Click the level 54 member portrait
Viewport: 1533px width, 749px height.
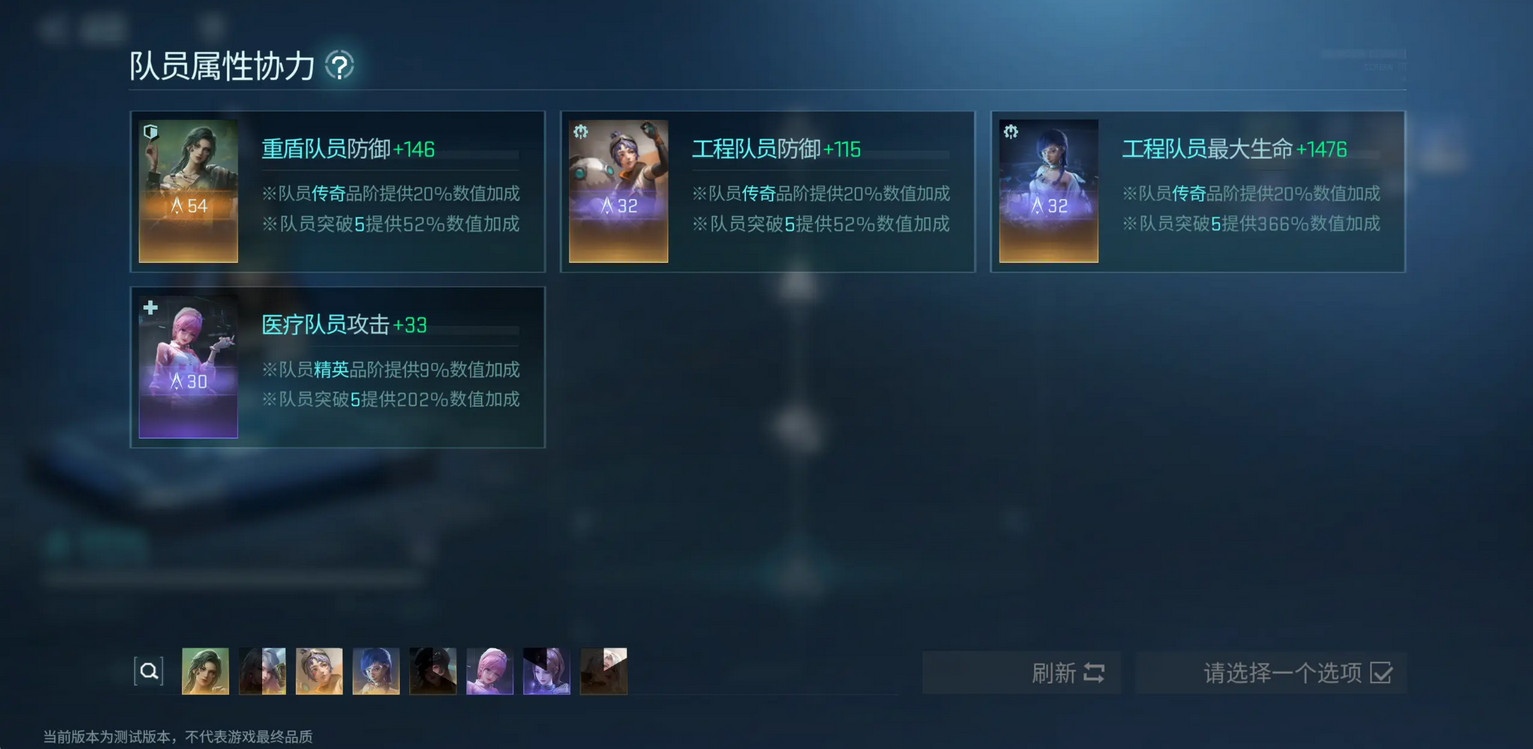(x=188, y=190)
